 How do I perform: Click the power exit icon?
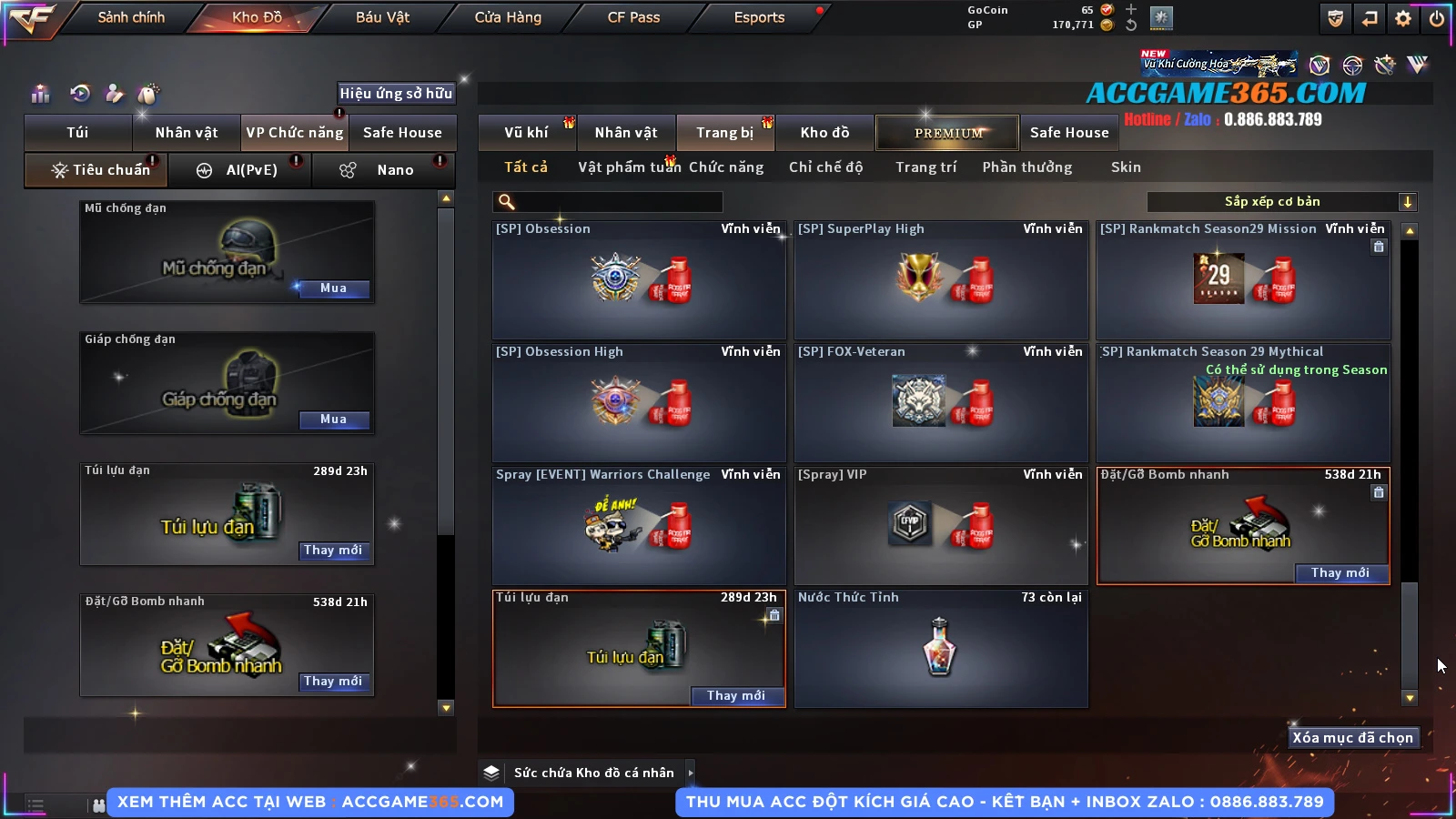coord(1437,18)
